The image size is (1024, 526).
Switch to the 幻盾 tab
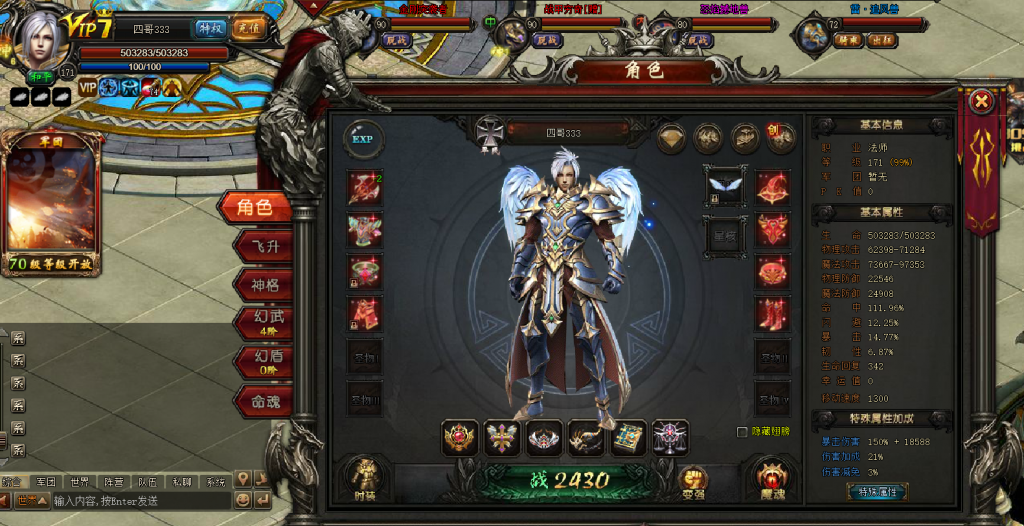coord(262,361)
